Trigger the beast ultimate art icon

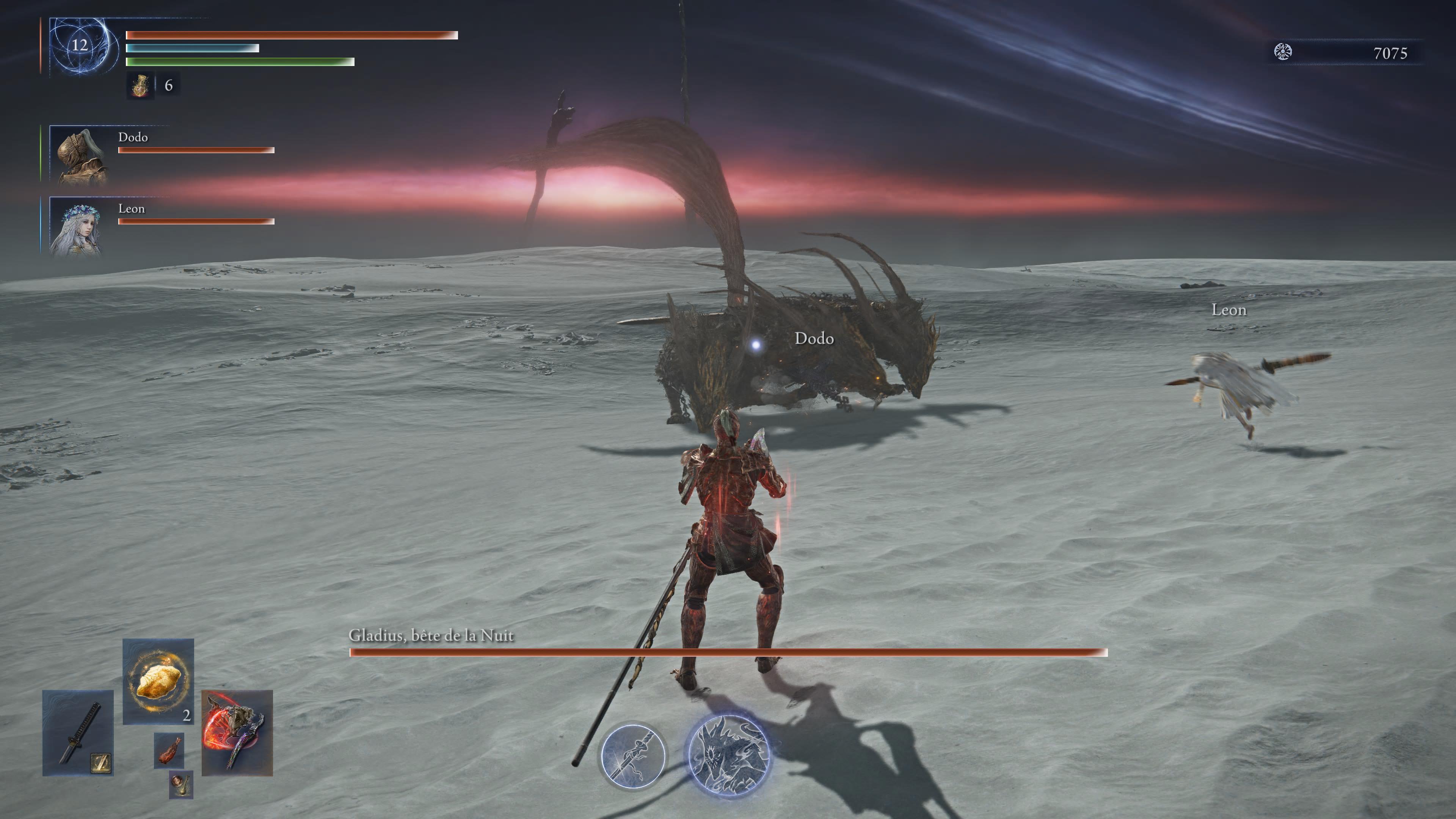(728, 755)
